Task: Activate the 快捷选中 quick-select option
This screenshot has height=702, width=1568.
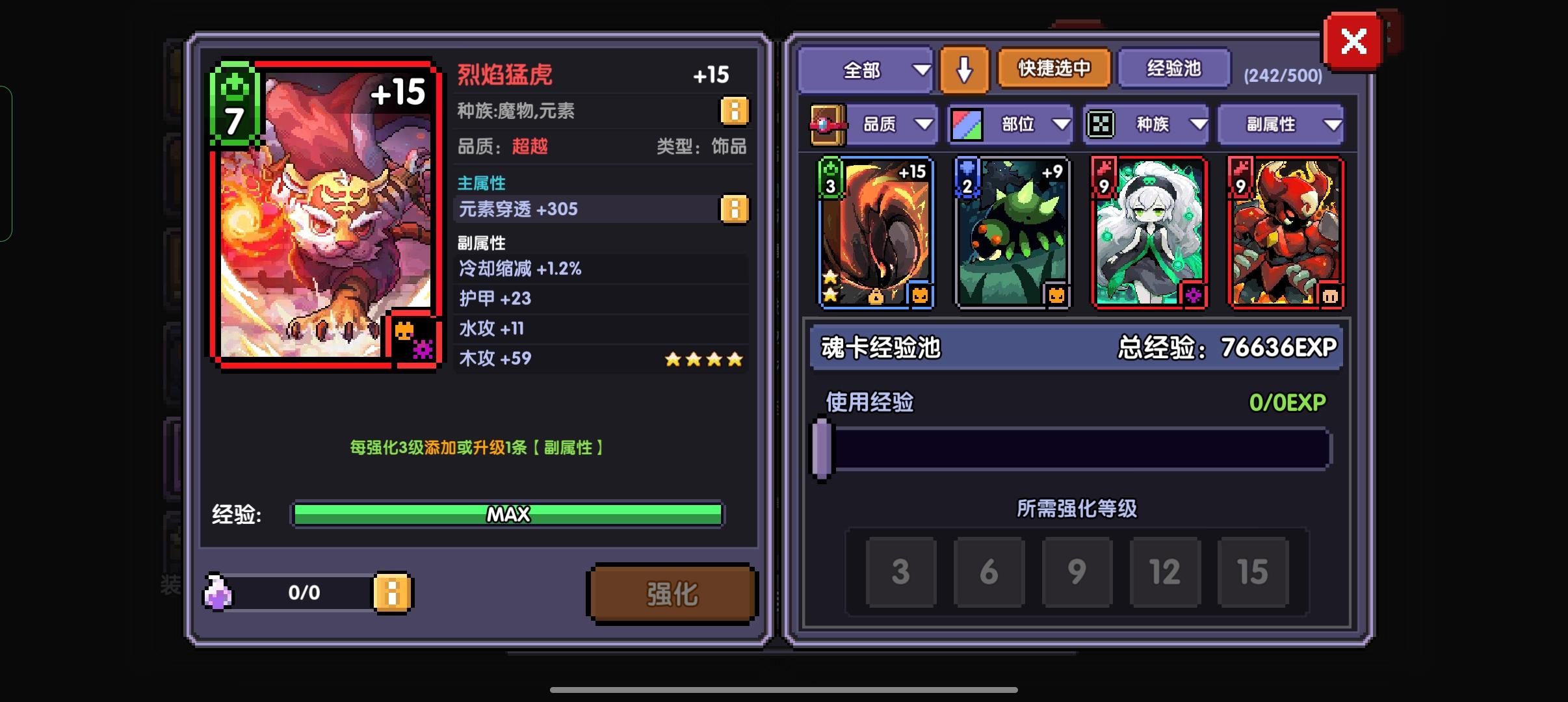Action: point(1053,70)
